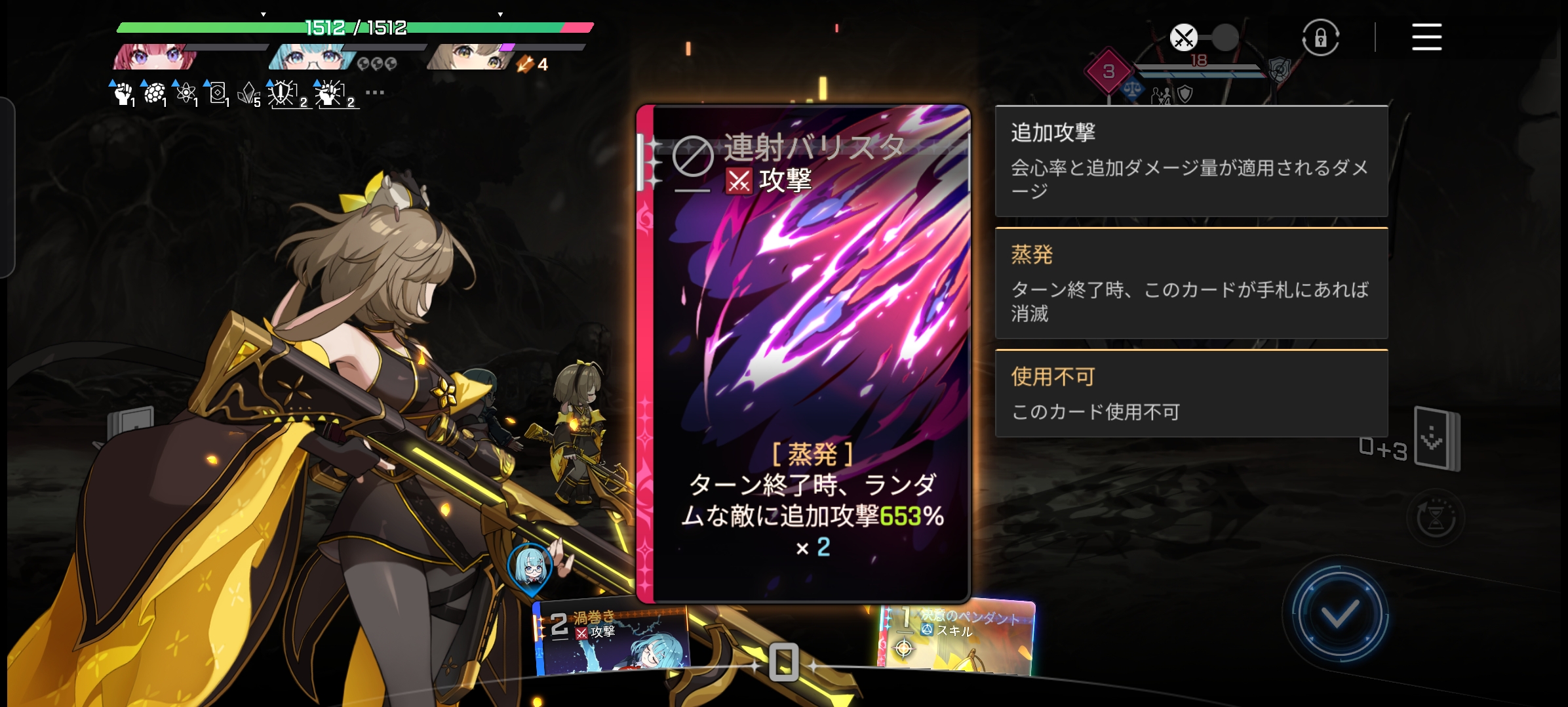
Task: Show more buffs via the ellipsis
Action: click(375, 92)
